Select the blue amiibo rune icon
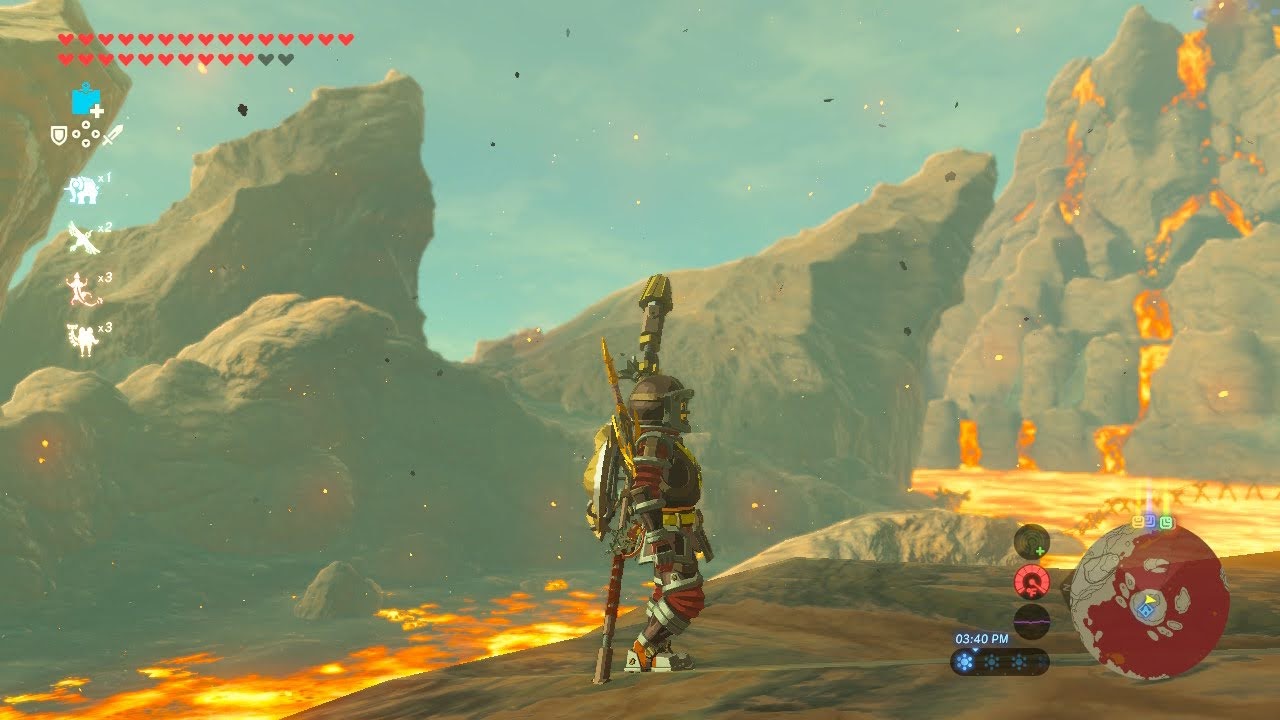Viewport: 1280px width, 720px height. [86, 100]
